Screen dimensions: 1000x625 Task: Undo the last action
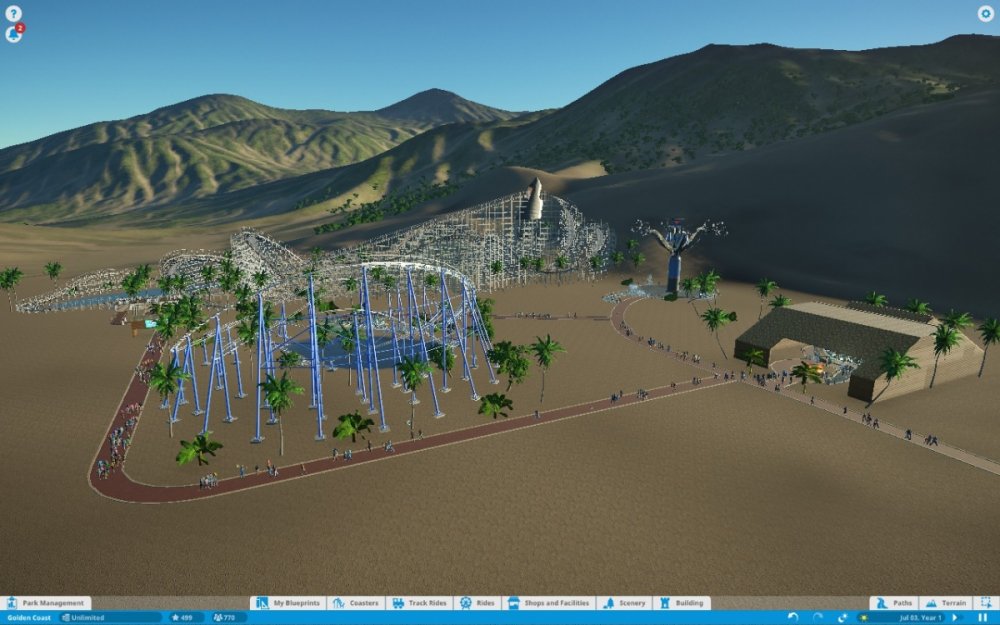[x=793, y=618]
